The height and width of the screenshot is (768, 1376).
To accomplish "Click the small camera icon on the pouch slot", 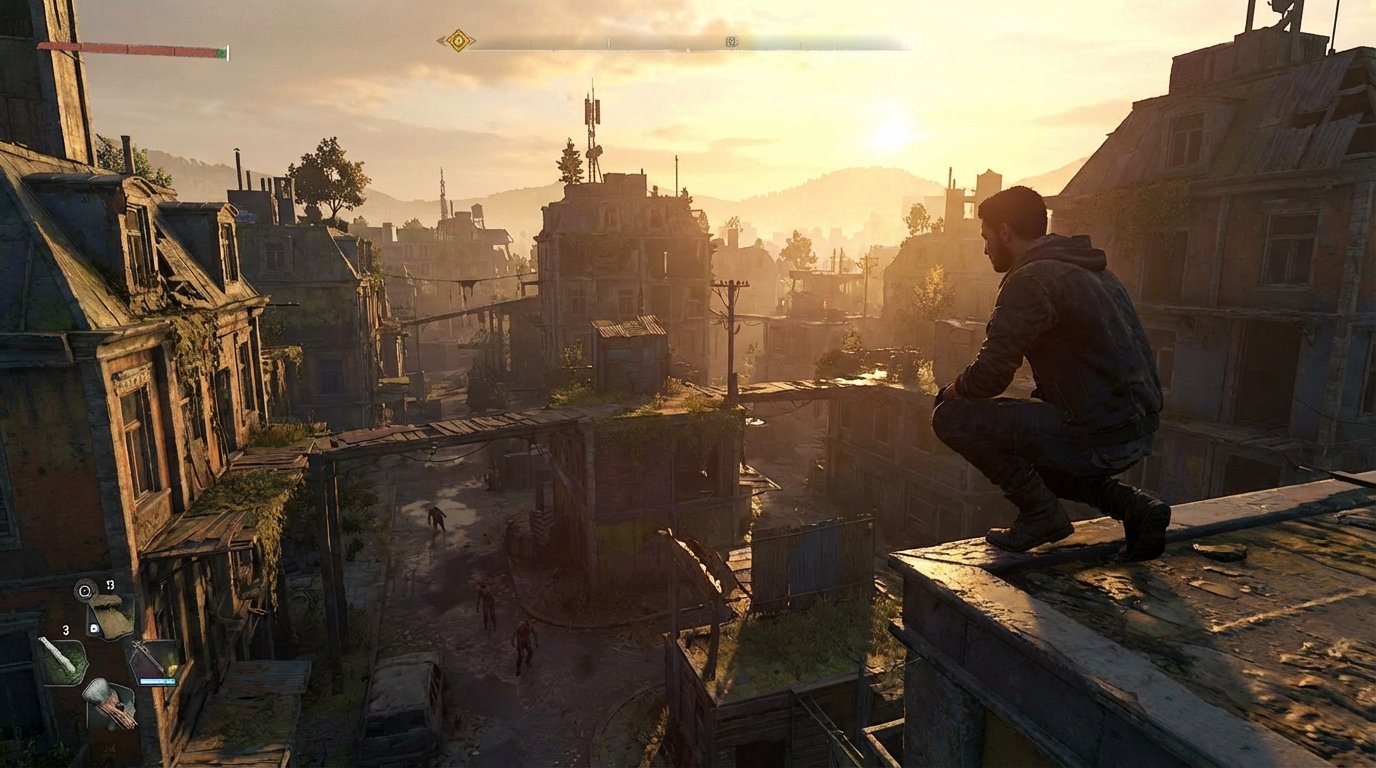I will pyautogui.click(x=94, y=628).
